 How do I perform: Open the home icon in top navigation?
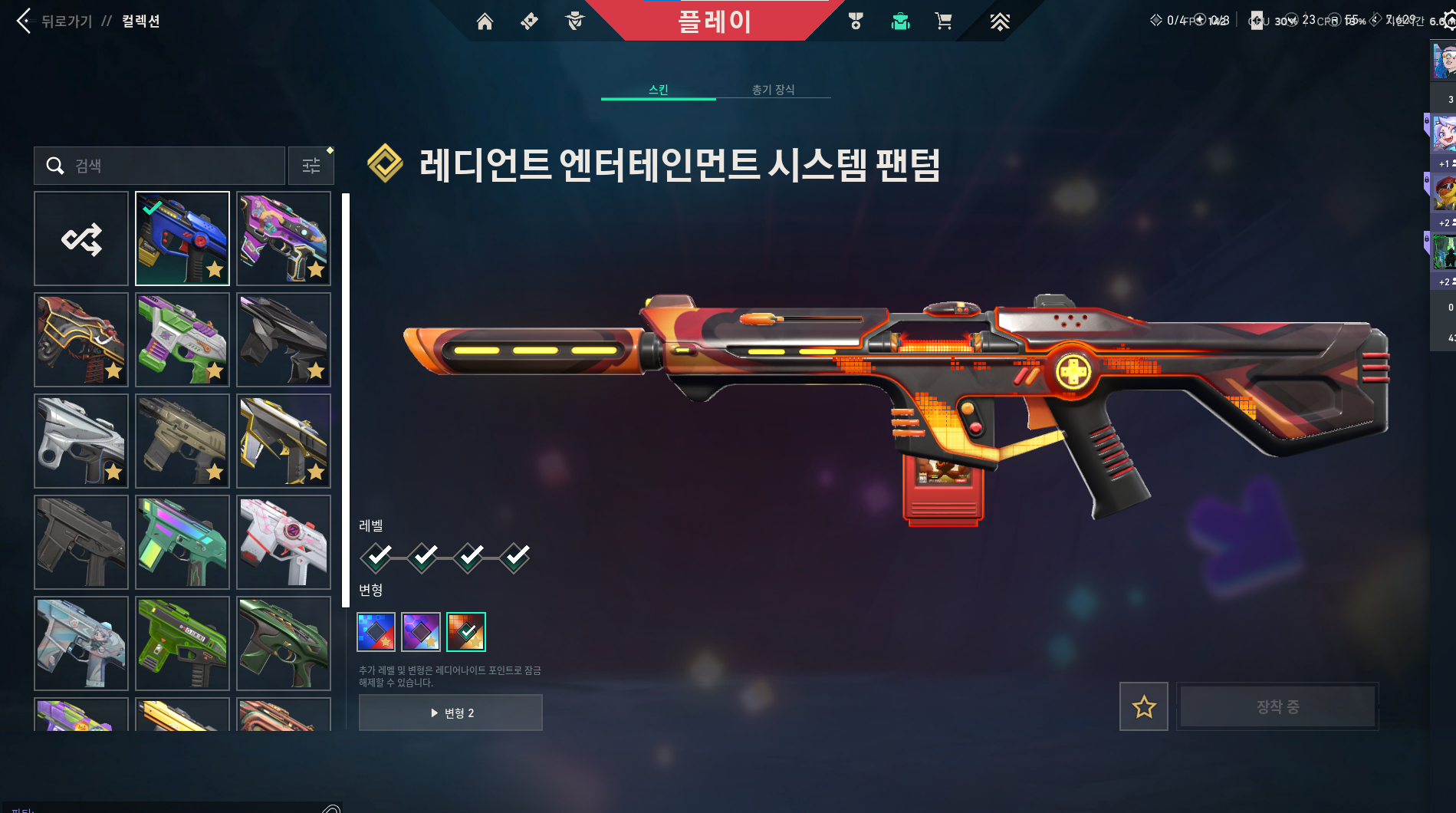(x=485, y=21)
